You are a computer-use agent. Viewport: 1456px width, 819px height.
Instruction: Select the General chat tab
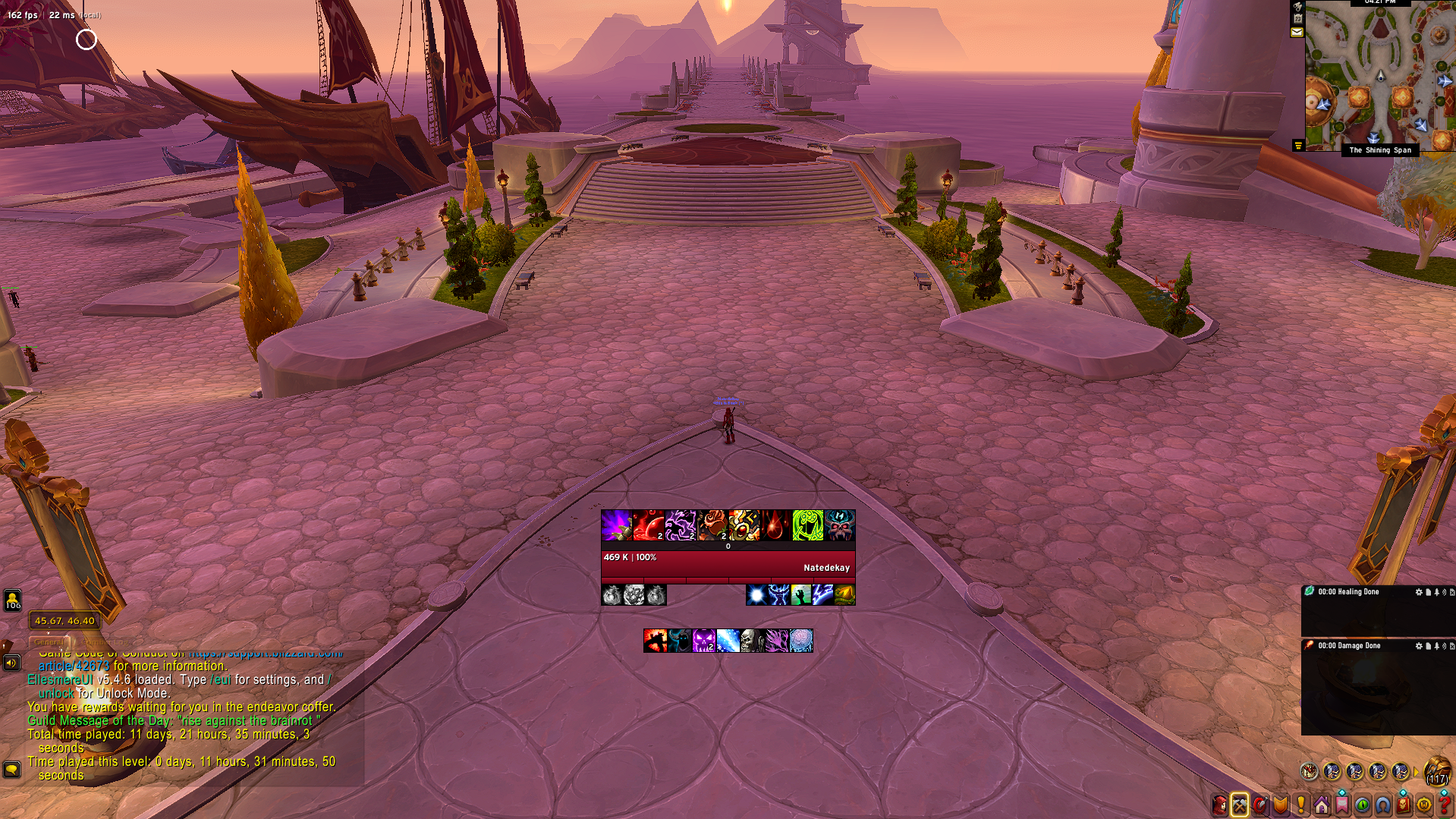pos(49,641)
